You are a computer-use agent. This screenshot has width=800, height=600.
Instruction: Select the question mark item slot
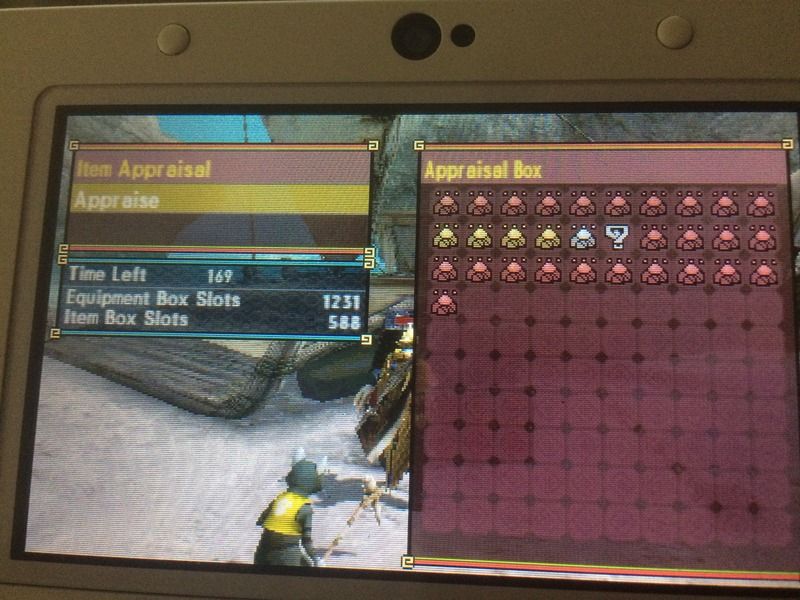(x=617, y=237)
